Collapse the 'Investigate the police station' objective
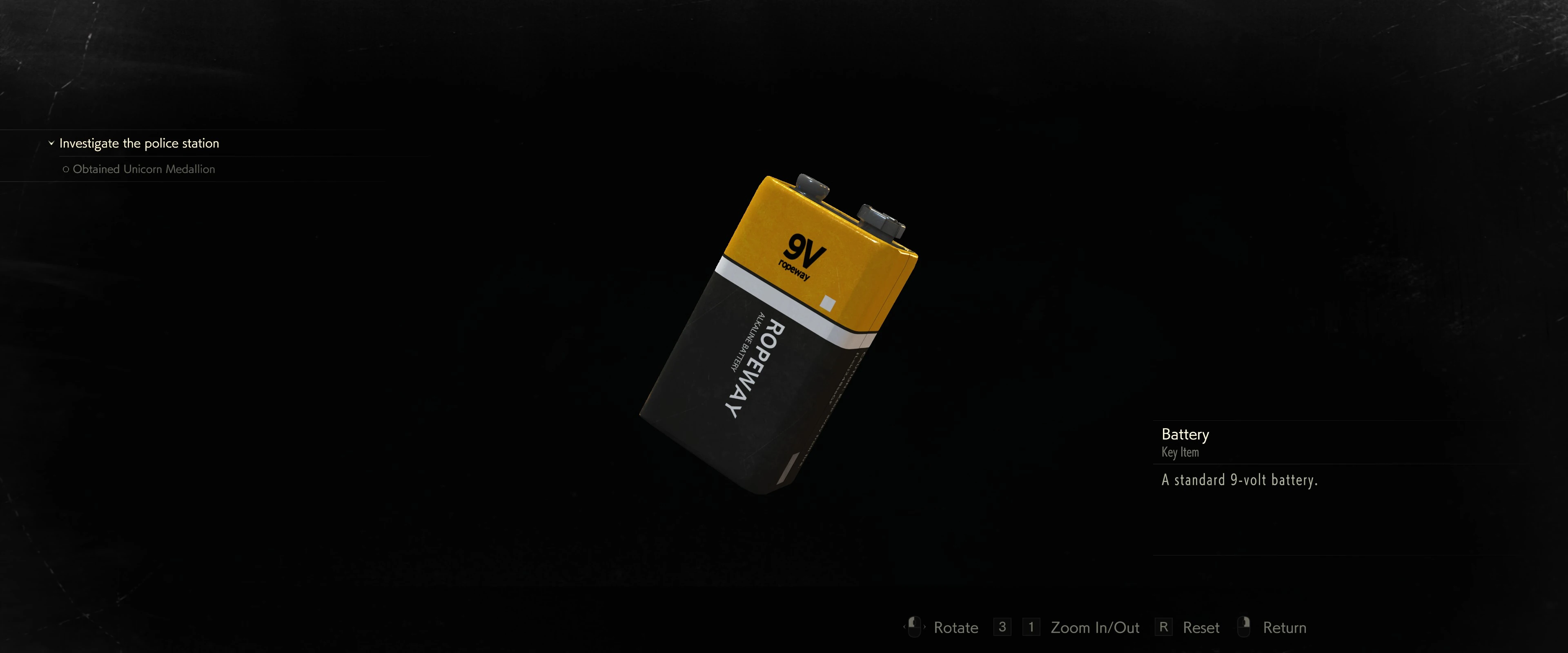Screen dimensions: 1568x653 [x=51, y=143]
